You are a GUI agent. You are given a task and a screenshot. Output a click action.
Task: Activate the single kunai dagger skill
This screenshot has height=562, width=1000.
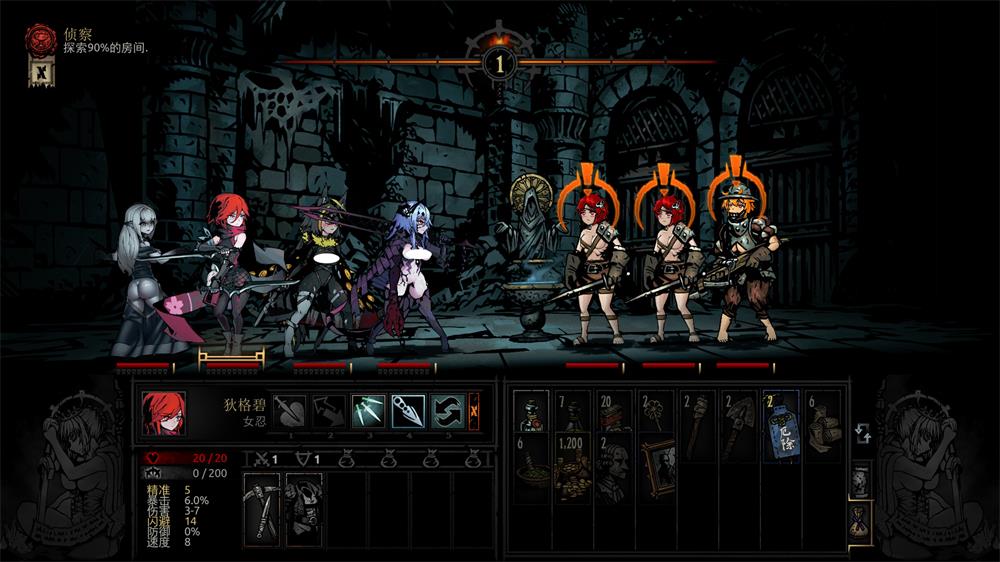(x=408, y=411)
